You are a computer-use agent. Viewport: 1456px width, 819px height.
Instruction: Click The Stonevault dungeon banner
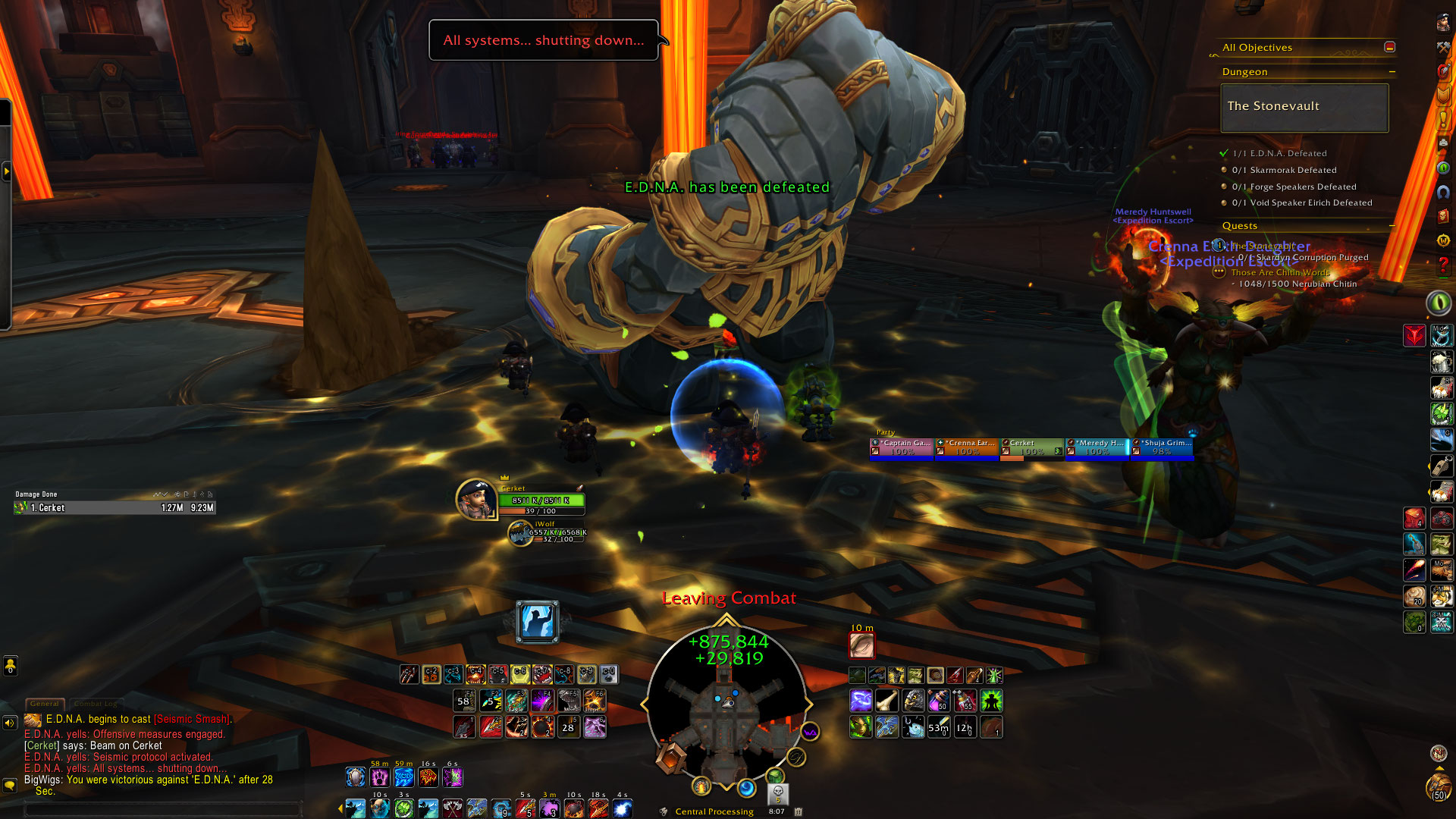click(x=1304, y=107)
